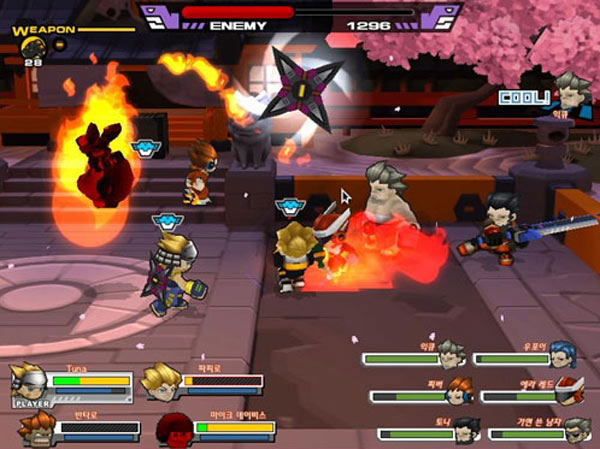
Task: Click the black-haired bearded enemy portrait
Action: 466,430
